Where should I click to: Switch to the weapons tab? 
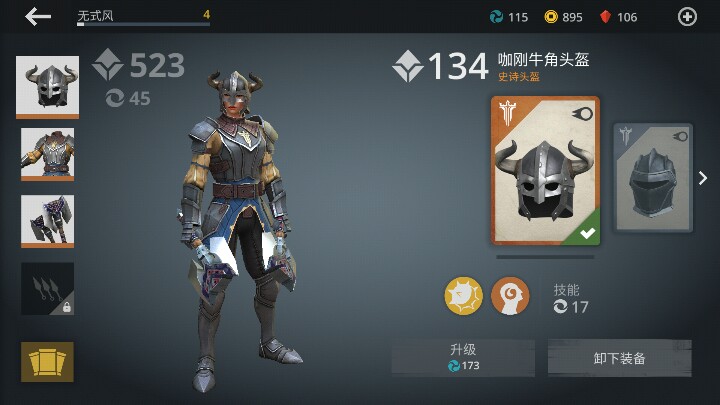47,220
